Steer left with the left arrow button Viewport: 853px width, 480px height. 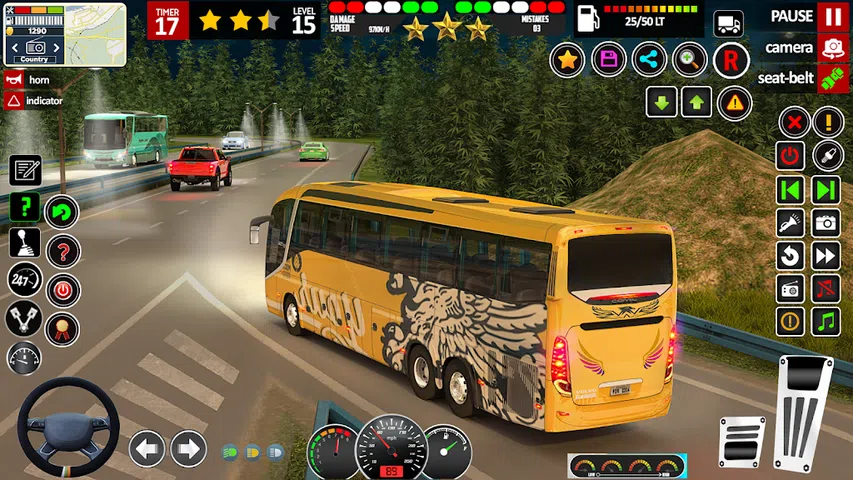(x=147, y=448)
